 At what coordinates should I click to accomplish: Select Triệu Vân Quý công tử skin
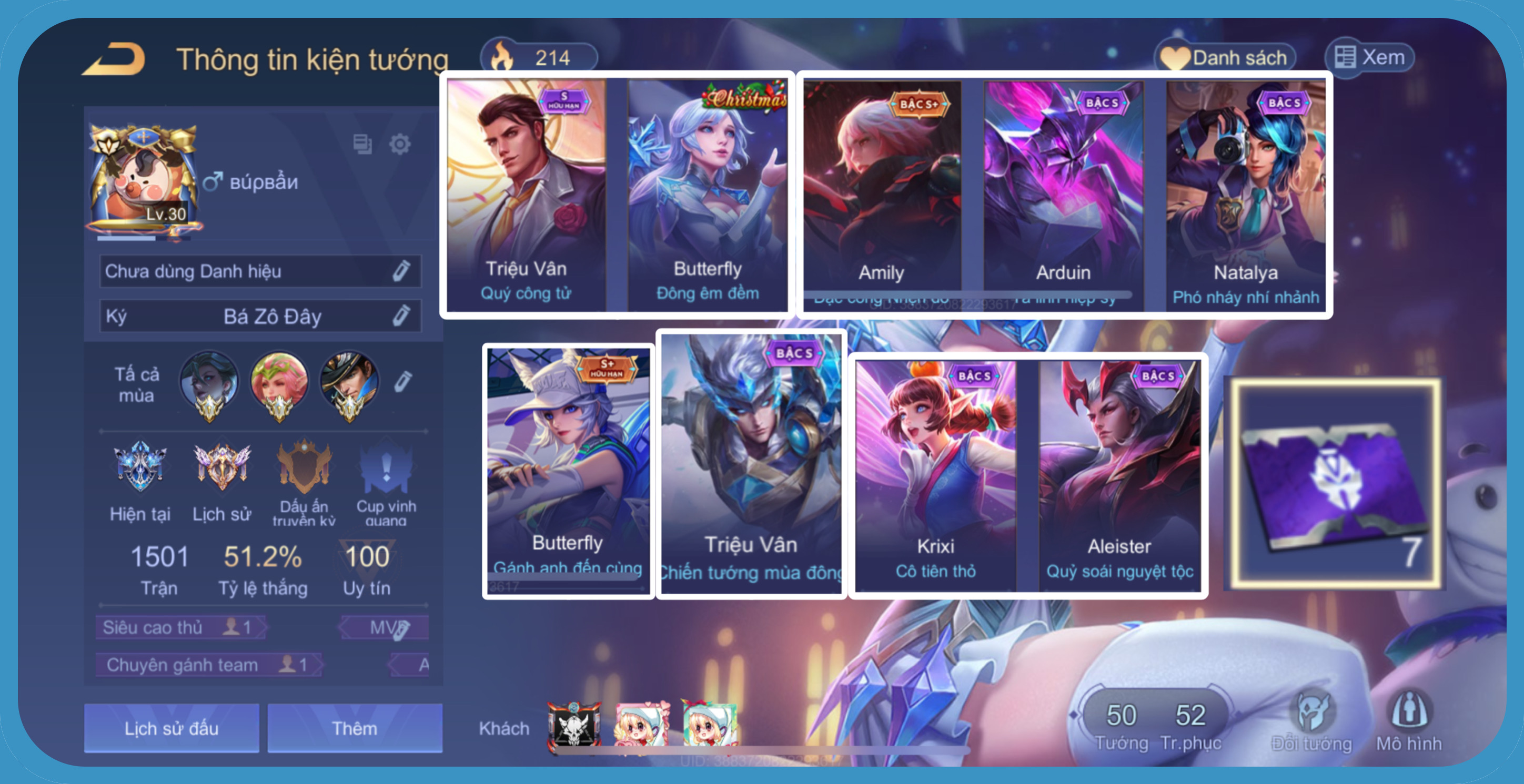coord(526,195)
